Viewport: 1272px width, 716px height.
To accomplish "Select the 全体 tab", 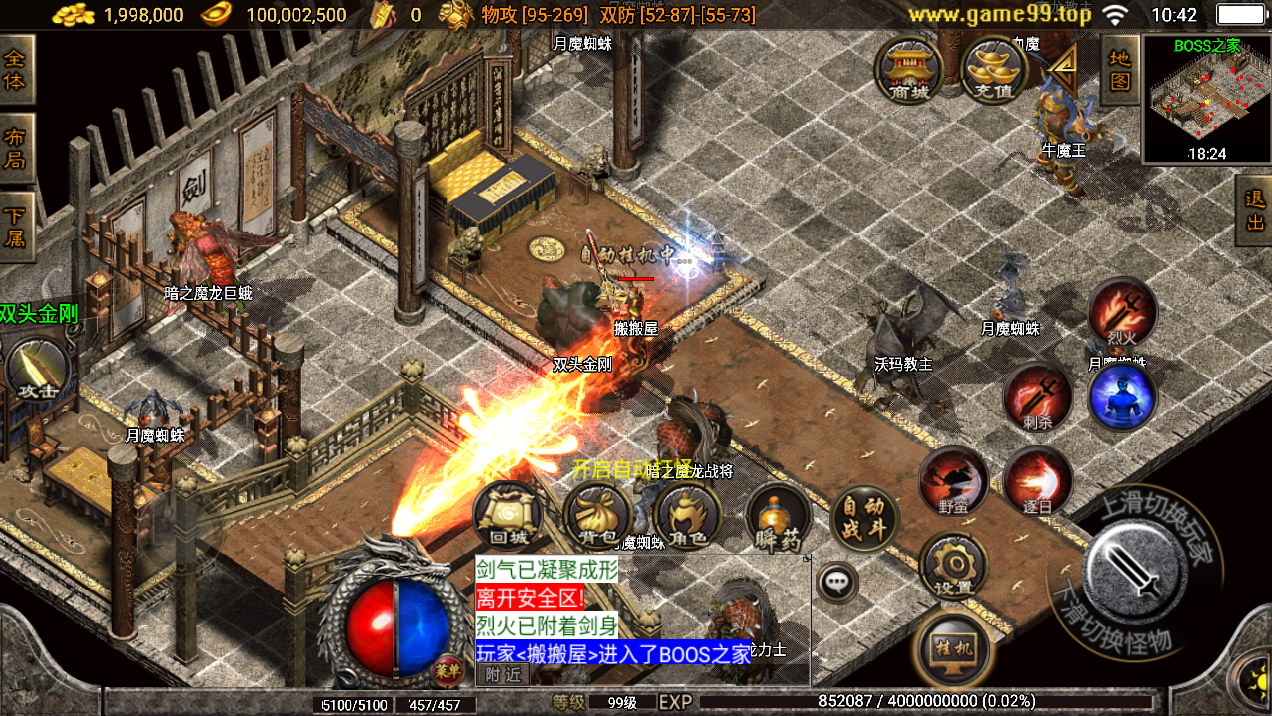I will tap(16, 69).
